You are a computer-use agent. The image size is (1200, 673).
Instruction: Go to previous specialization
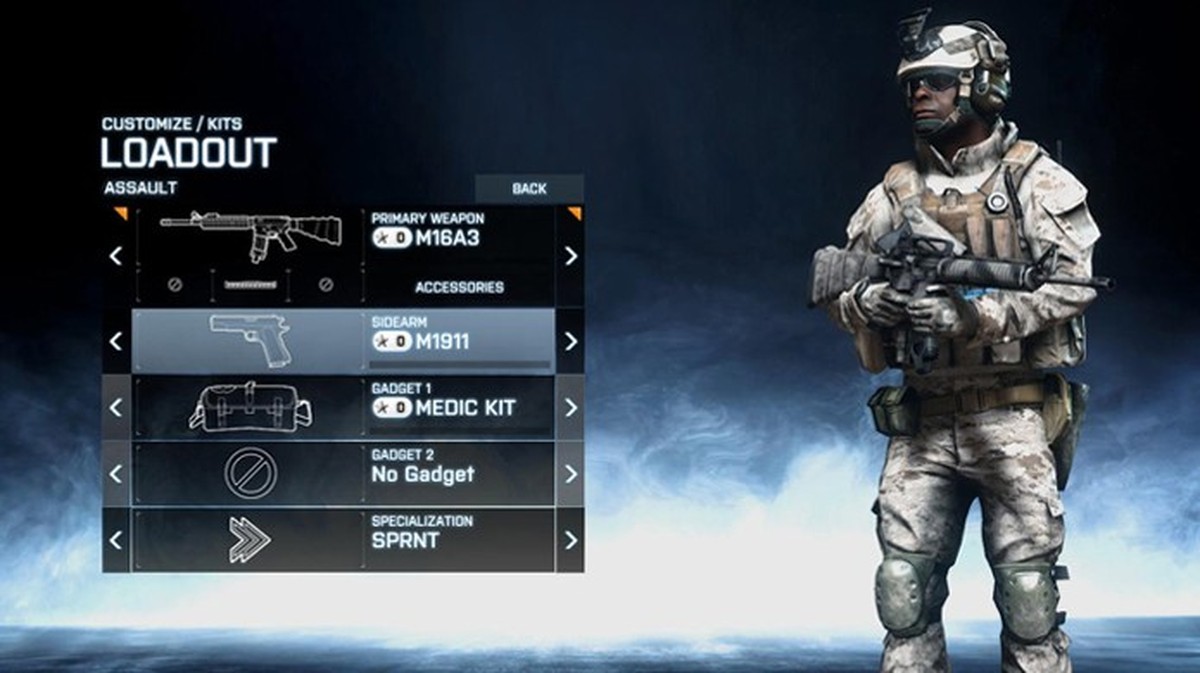click(116, 540)
